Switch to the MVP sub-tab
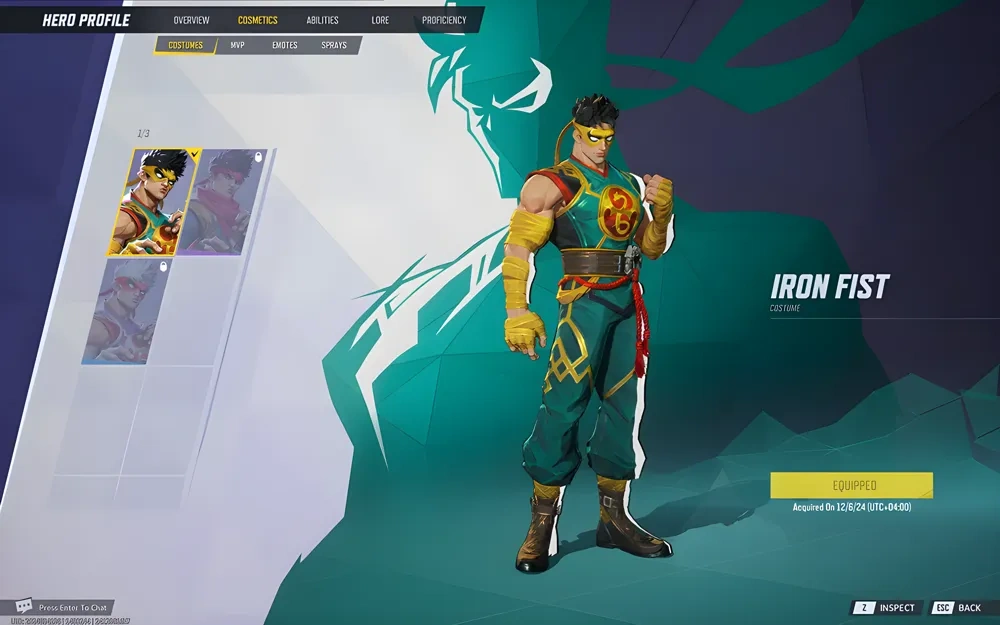This screenshot has width=1000, height=625. point(238,45)
